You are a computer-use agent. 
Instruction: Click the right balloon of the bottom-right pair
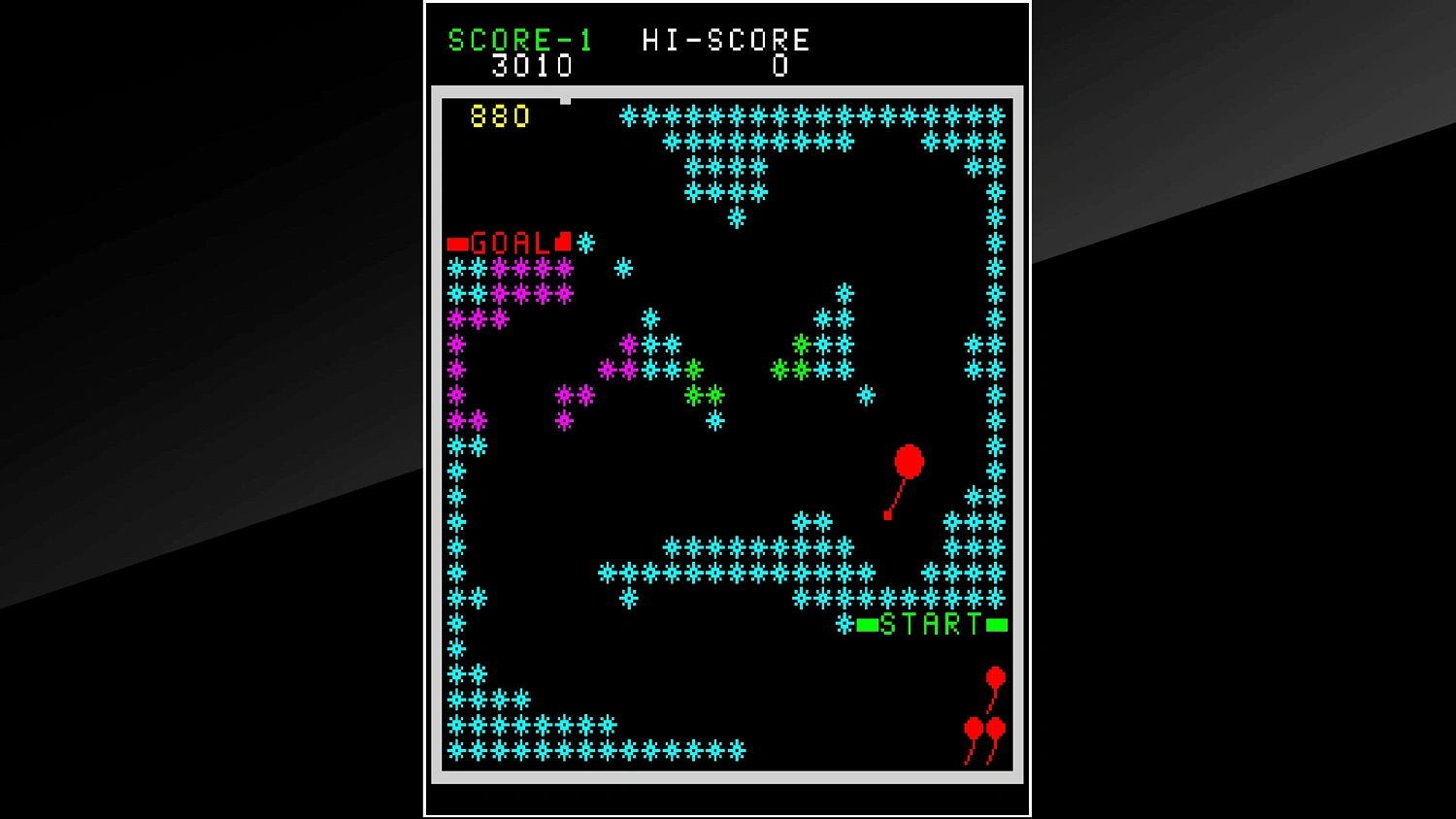pyautogui.click(x=997, y=725)
